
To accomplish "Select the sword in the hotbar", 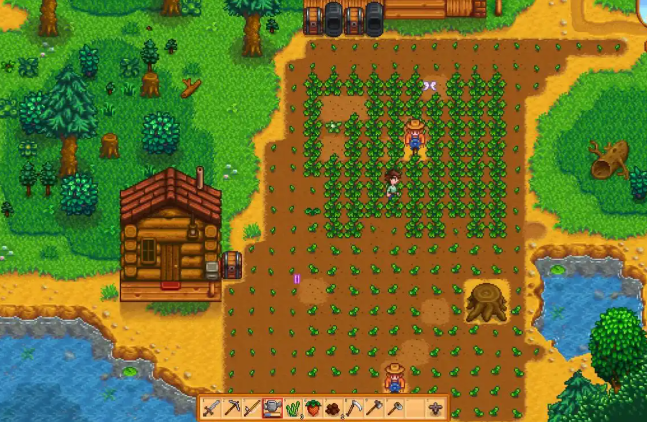I will [211, 409].
